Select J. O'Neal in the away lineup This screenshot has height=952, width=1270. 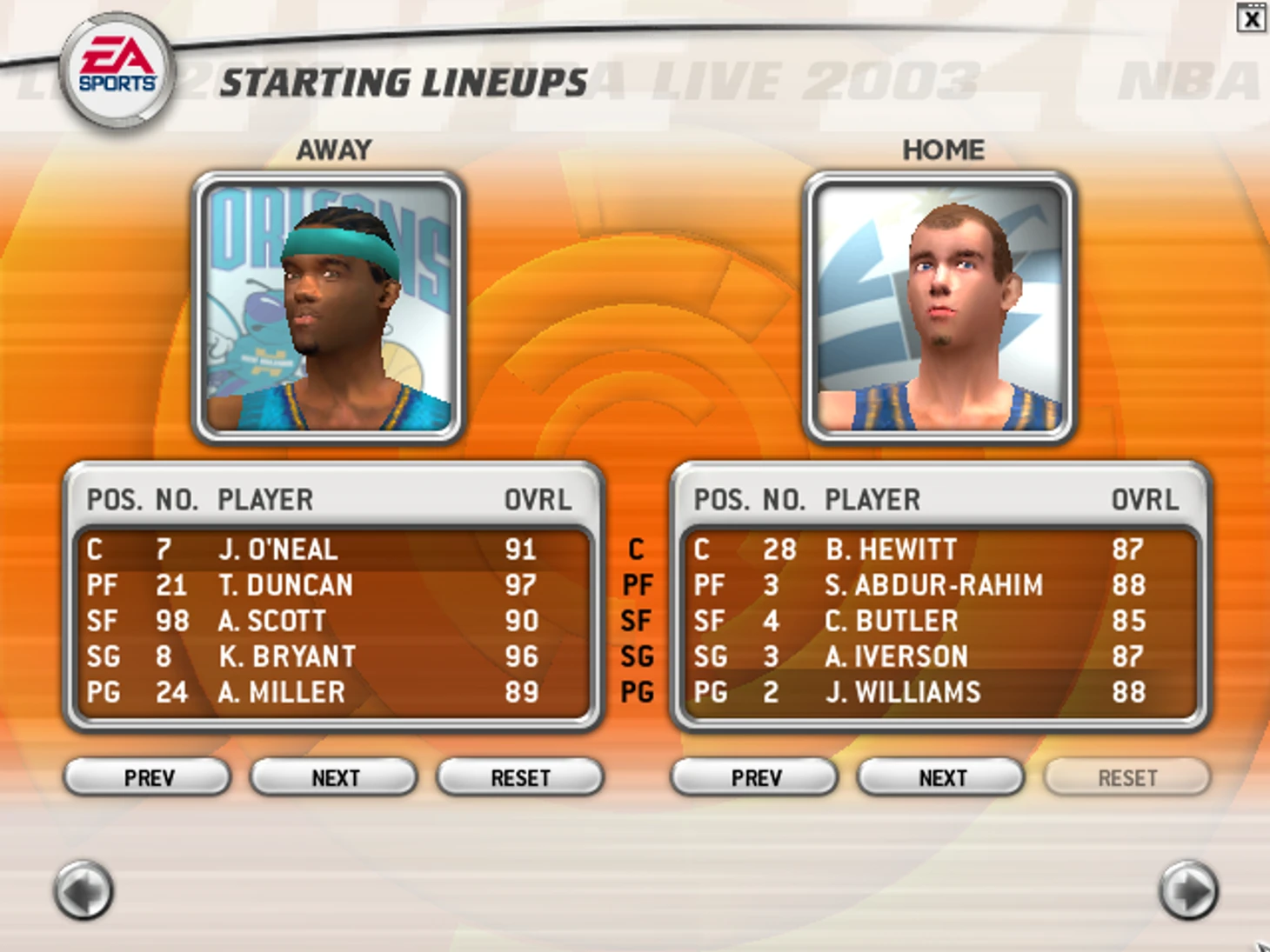click(331, 549)
